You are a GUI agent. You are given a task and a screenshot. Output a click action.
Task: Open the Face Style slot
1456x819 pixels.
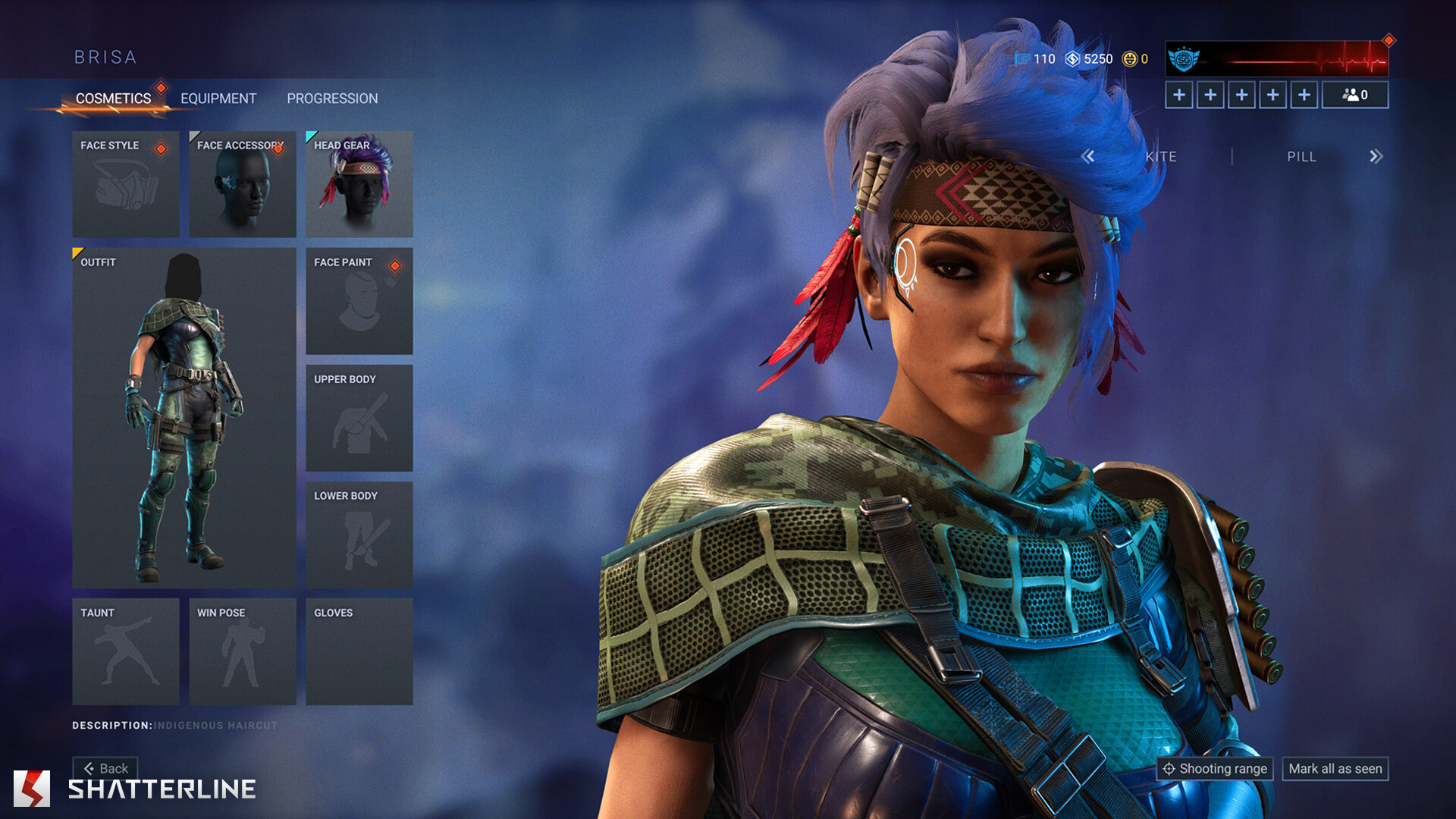point(126,184)
